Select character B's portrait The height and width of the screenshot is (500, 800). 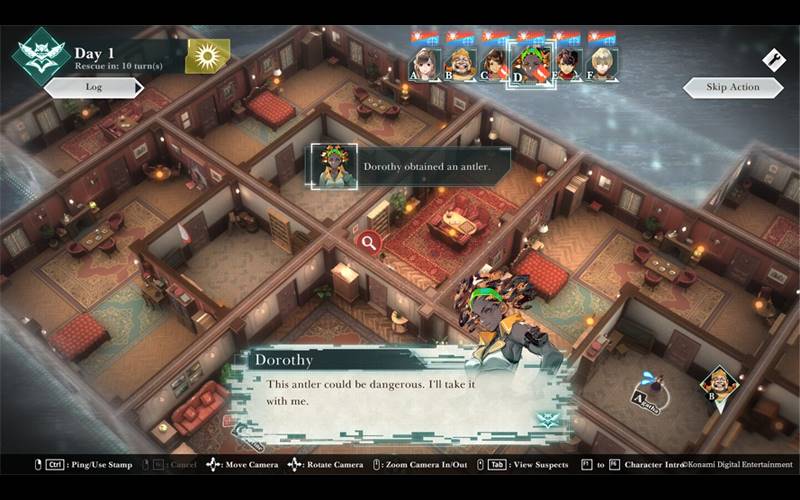460,62
